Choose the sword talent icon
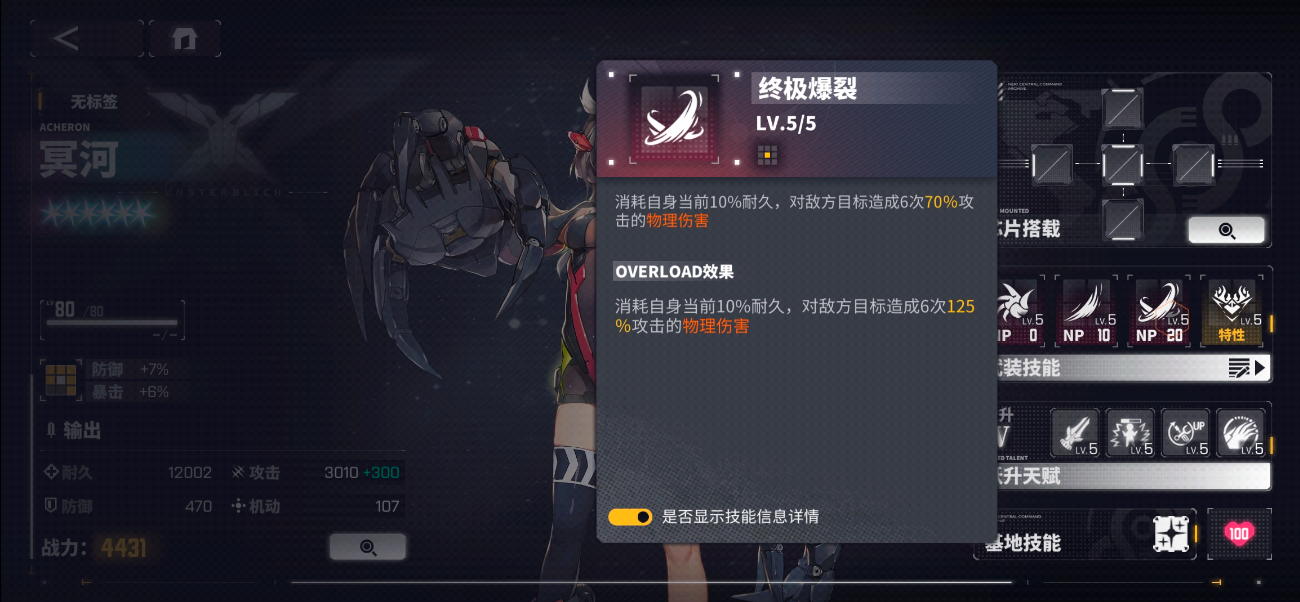The width and height of the screenshot is (1300, 602). click(x=1075, y=433)
